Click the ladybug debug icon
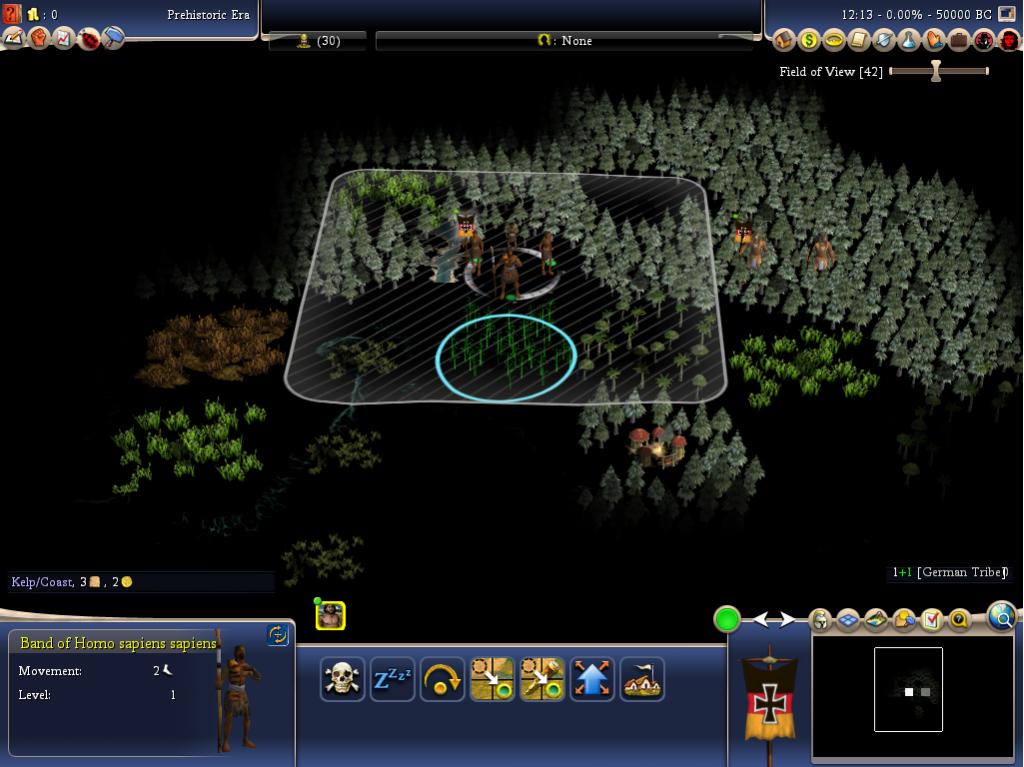The image size is (1024, 767). click(x=89, y=39)
